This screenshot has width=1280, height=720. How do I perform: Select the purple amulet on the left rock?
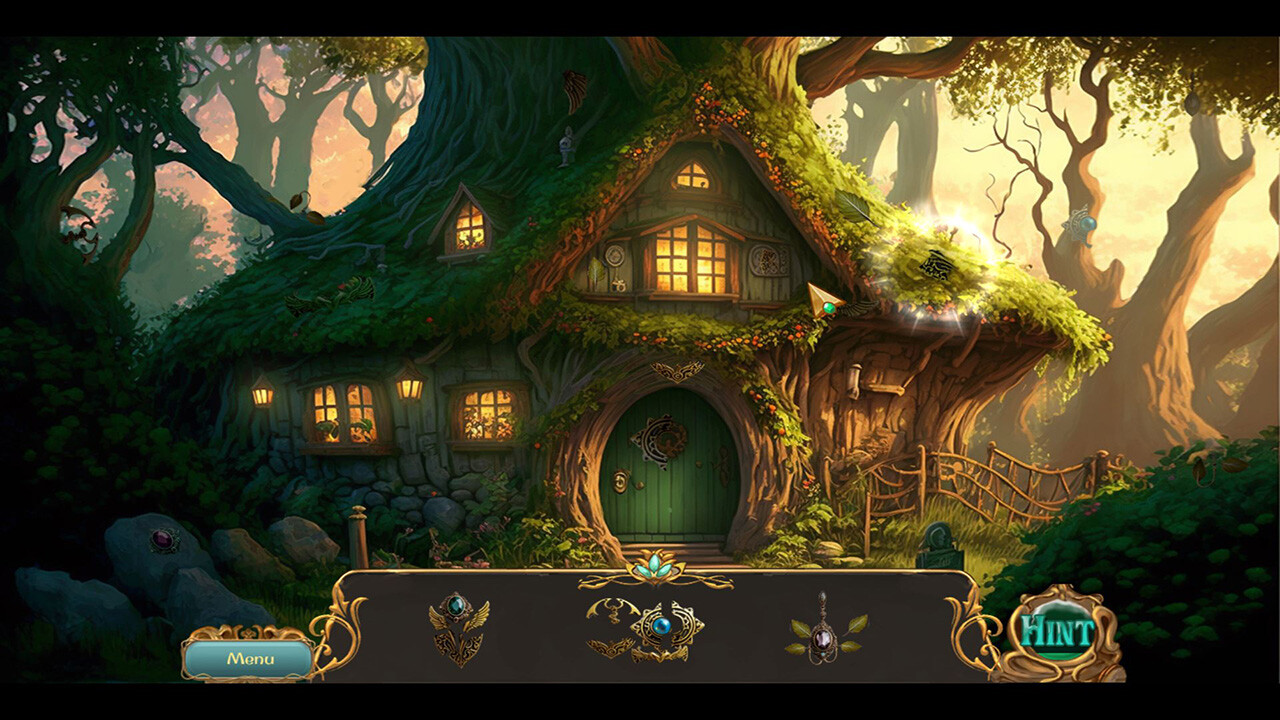pos(166,539)
